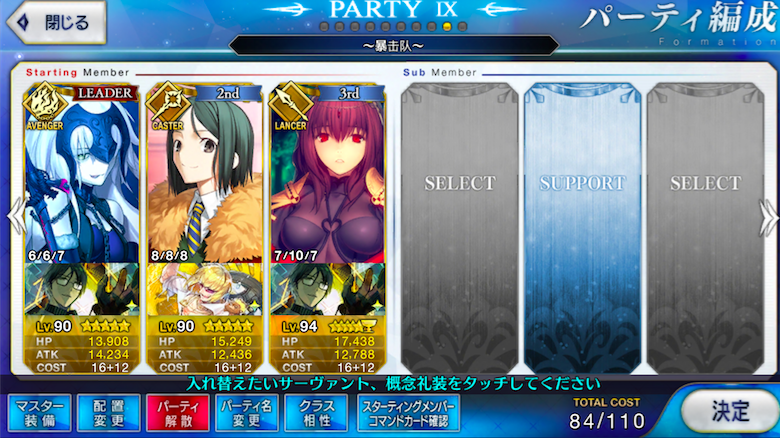
Task: Select the Avenger leader servant card
Action: tap(82, 170)
